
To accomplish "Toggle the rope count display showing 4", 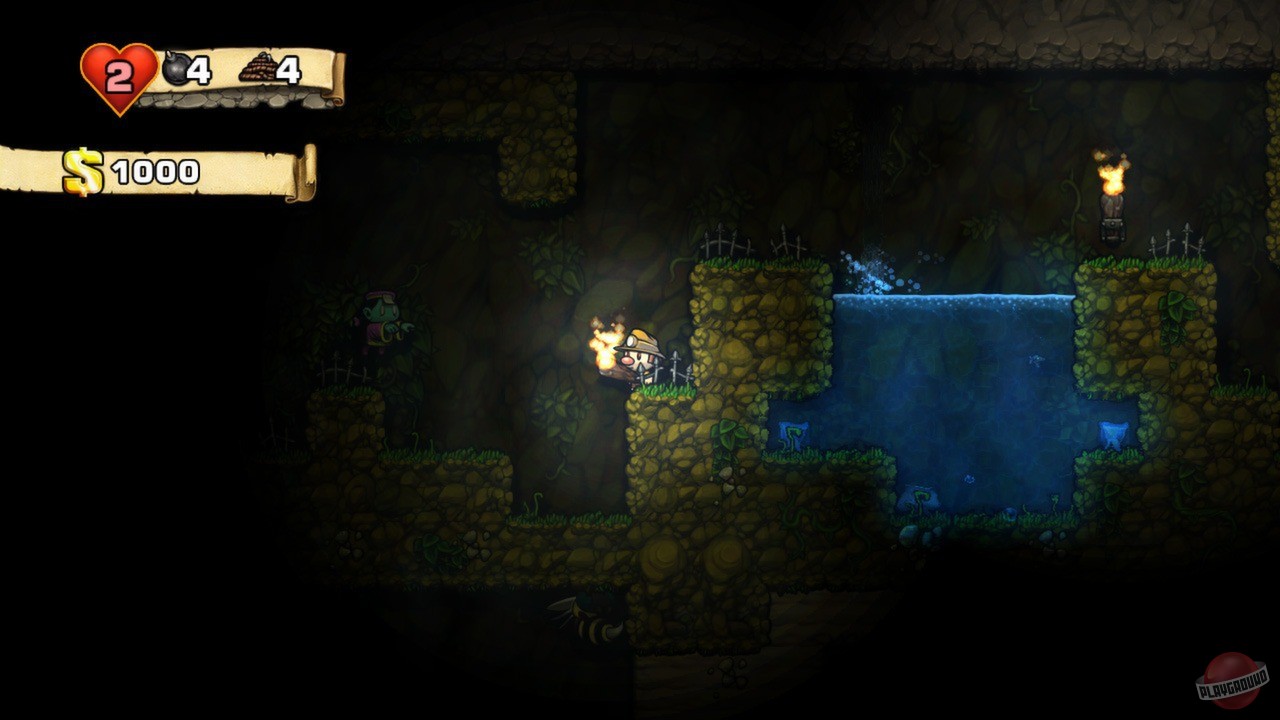I will [x=288, y=72].
